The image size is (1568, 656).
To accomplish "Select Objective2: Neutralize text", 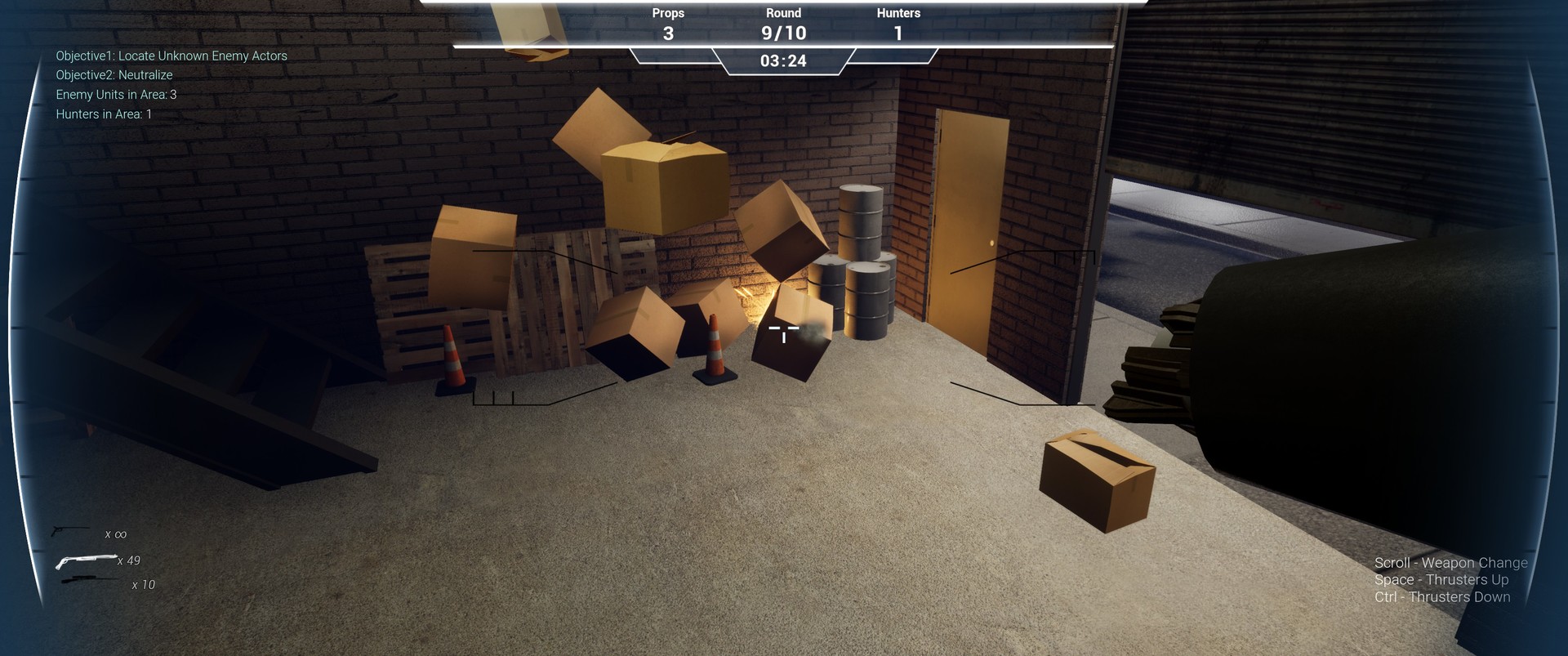I will (x=114, y=74).
